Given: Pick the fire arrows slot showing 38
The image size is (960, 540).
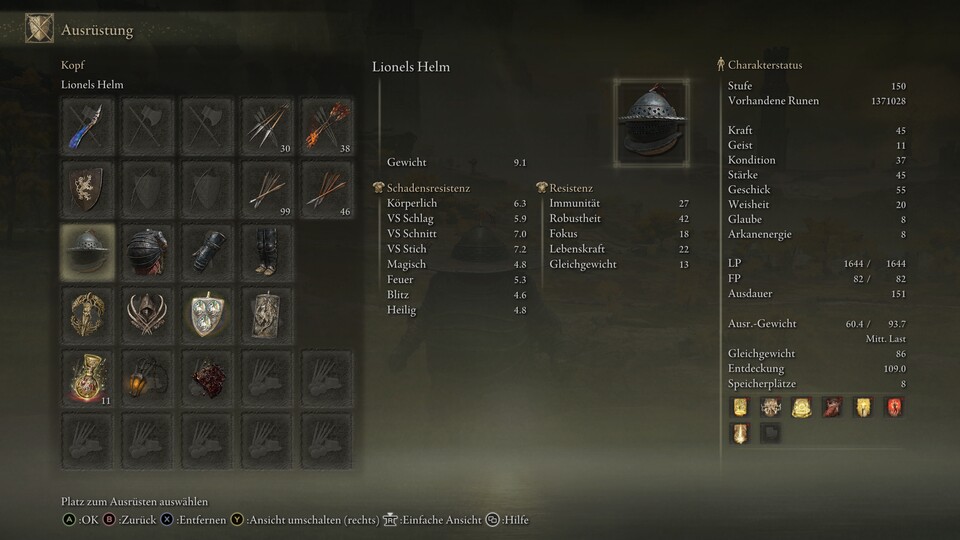Looking at the screenshot, I should [327, 126].
